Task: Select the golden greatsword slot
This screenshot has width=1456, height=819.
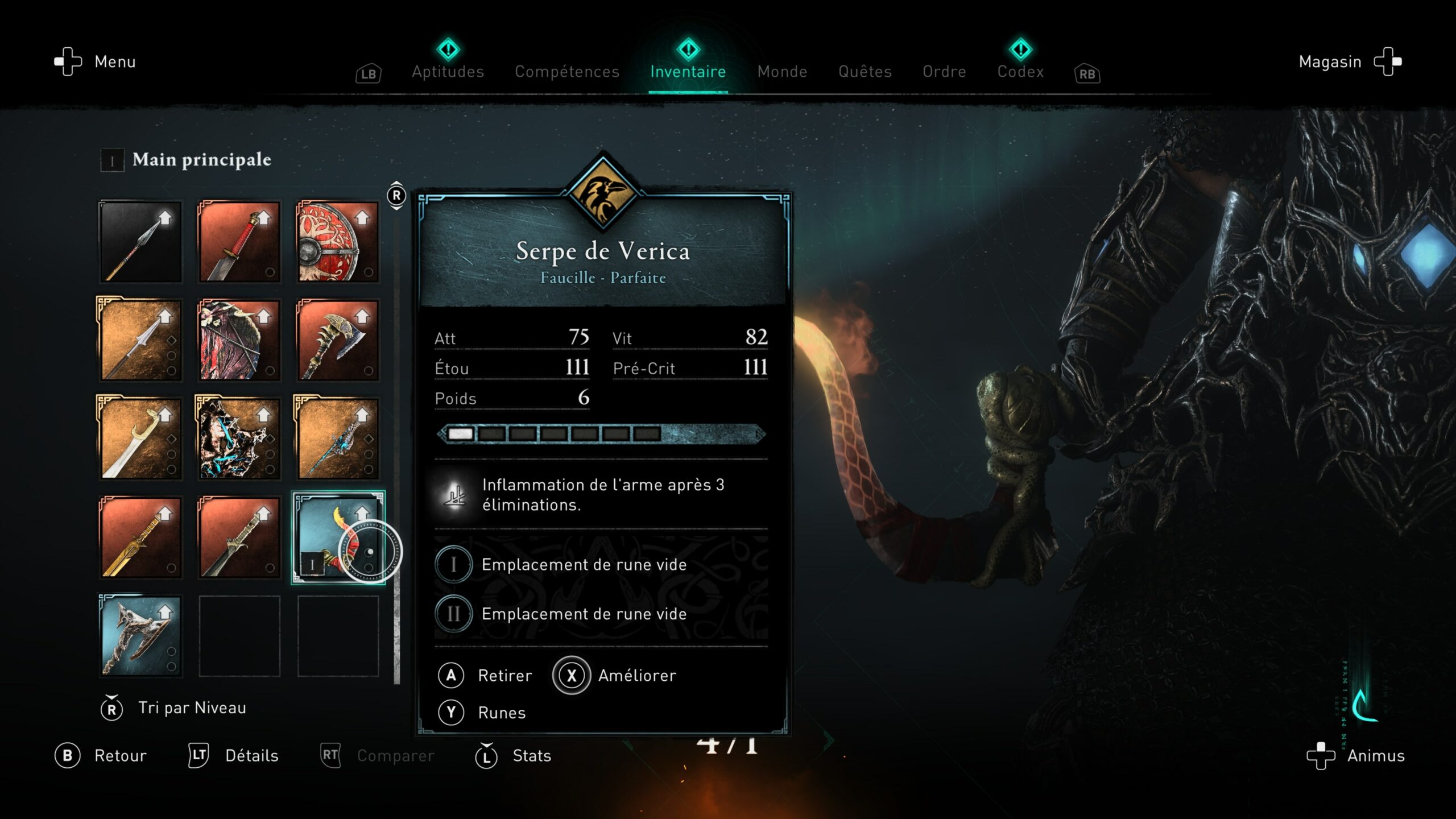Action: [140, 537]
